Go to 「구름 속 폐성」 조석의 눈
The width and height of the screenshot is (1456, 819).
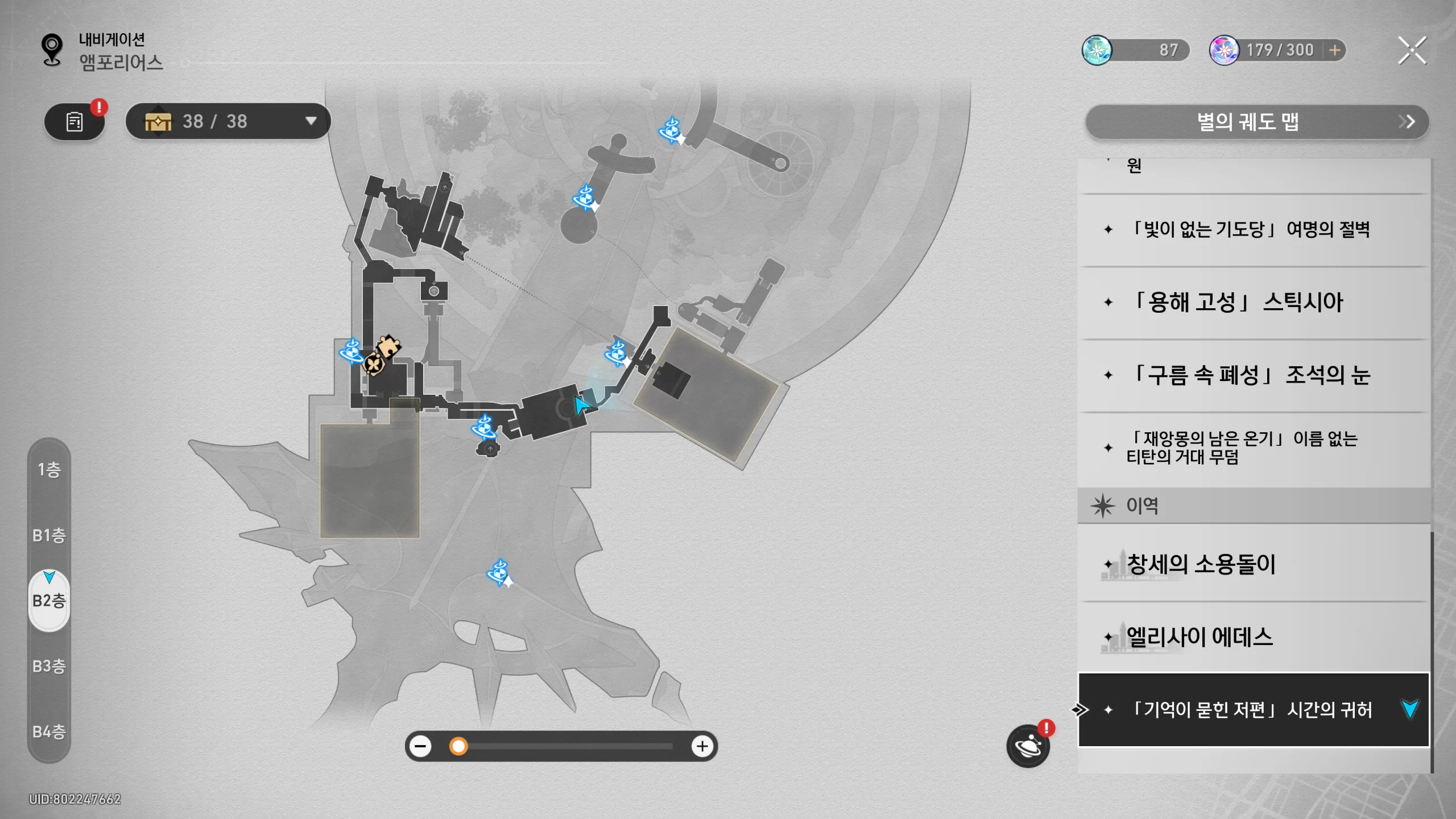(x=1251, y=375)
